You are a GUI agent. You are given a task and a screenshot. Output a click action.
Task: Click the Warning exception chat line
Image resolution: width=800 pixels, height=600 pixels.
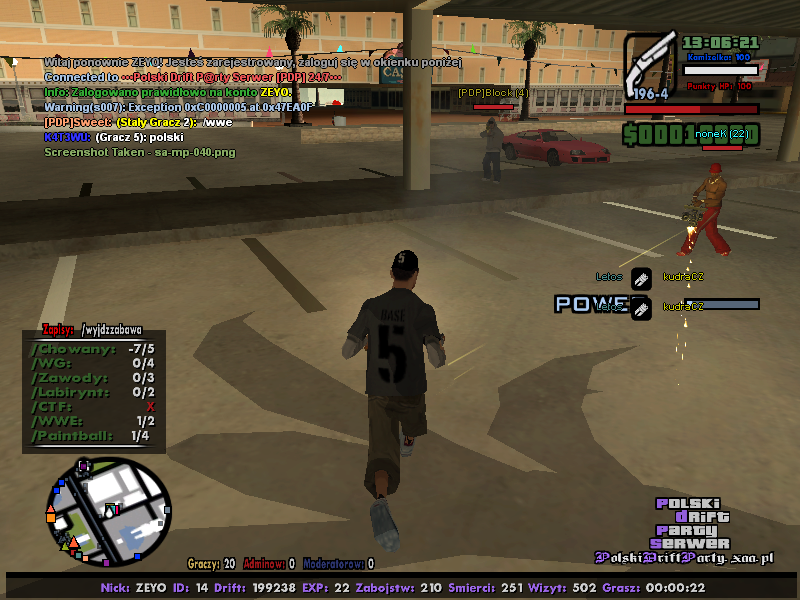pos(178,106)
